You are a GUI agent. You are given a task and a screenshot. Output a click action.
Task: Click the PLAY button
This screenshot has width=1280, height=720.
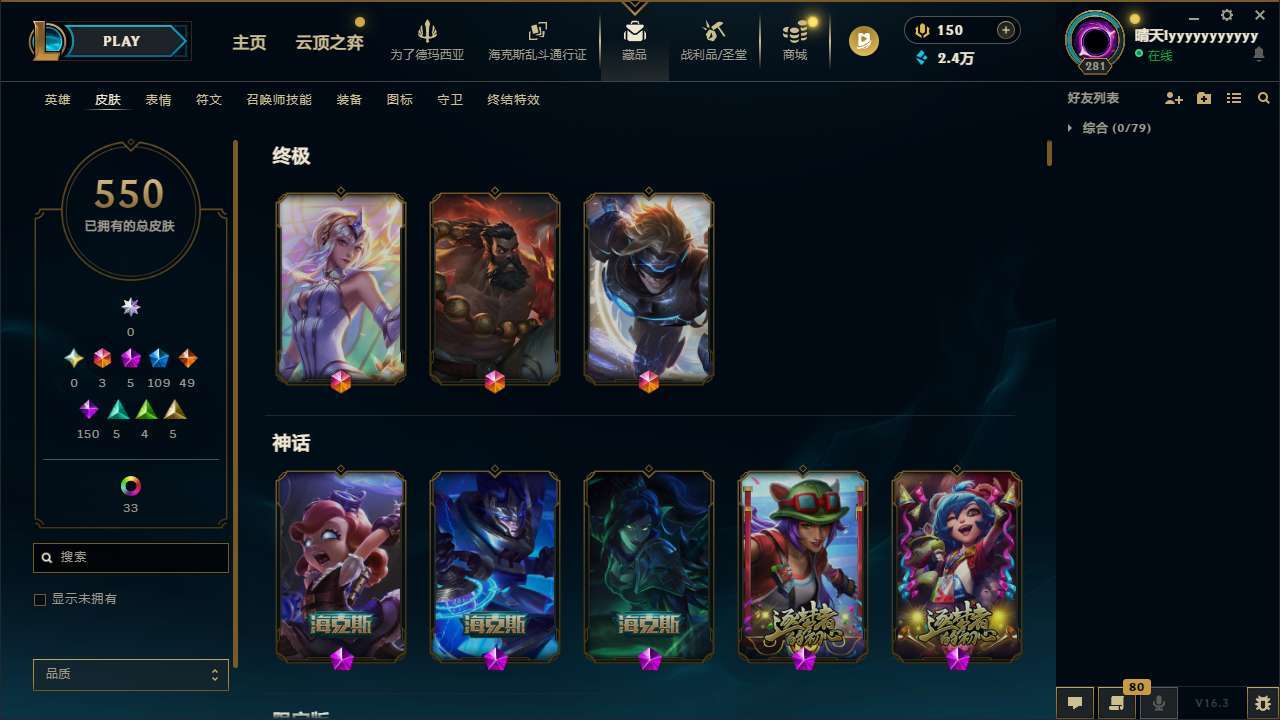pos(121,41)
